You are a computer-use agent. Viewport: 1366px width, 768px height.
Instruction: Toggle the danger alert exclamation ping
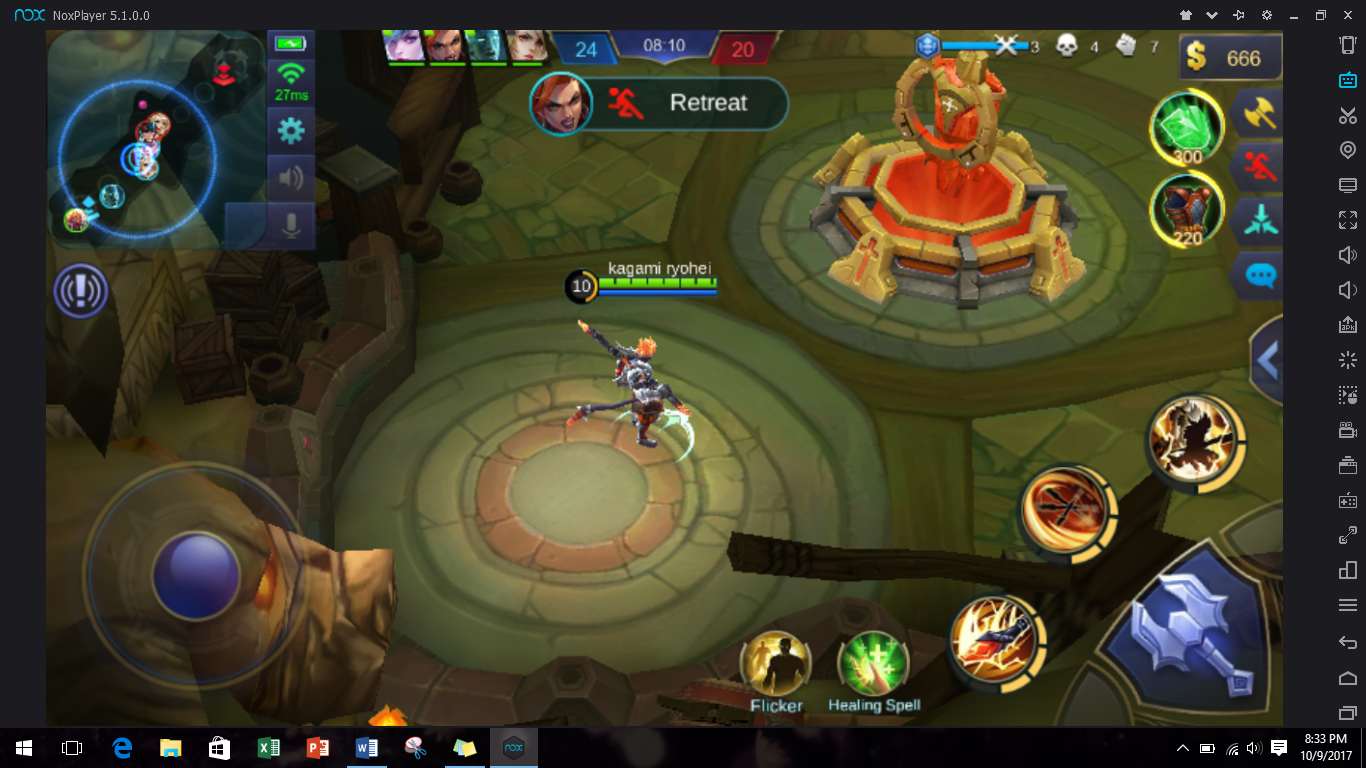click(80, 291)
